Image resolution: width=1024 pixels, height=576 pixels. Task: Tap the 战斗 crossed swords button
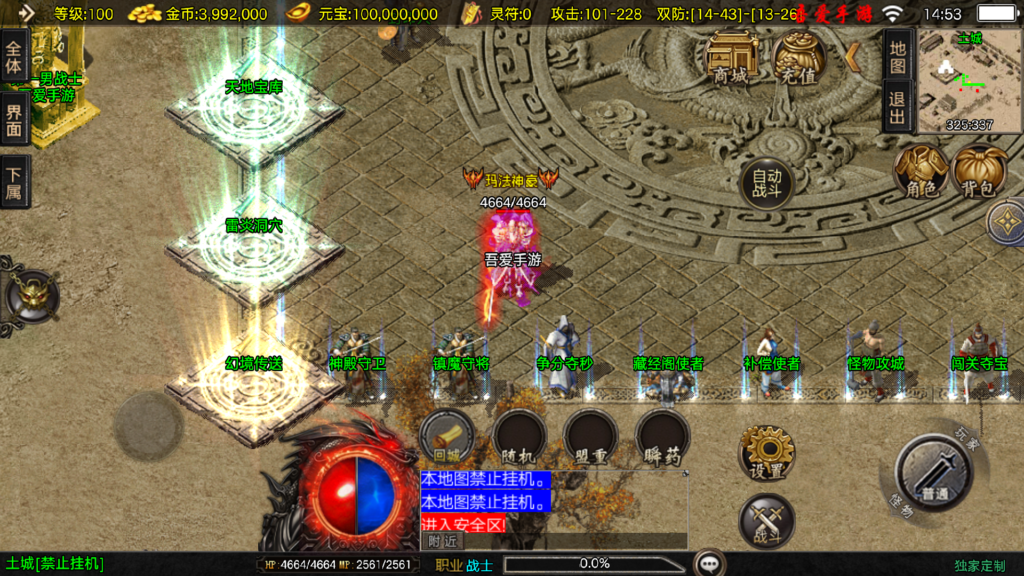pyautogui.click(x=767, y=521)
